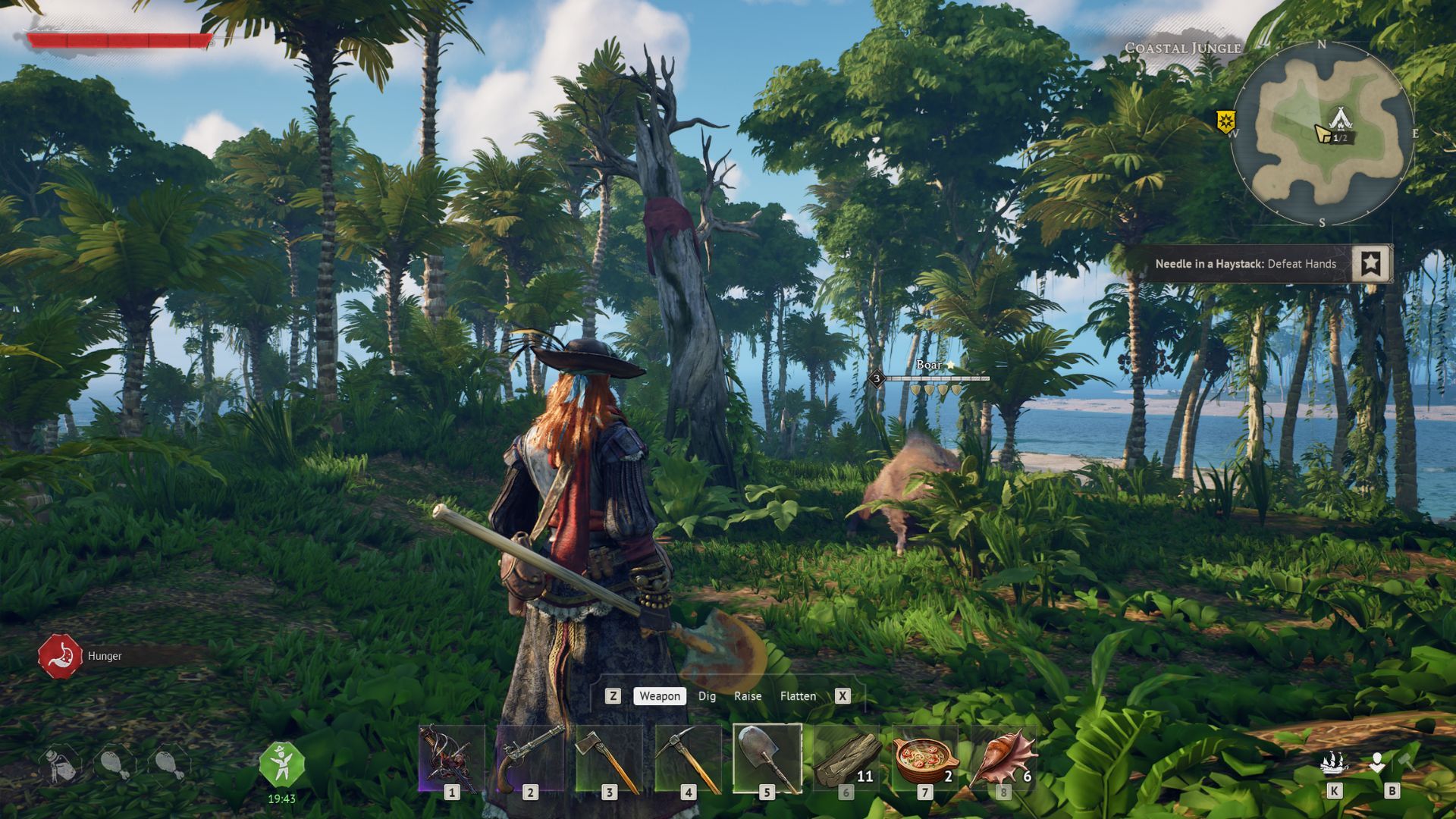
Task: Open the circular island minimap
Action: [x=1322, y=133]
